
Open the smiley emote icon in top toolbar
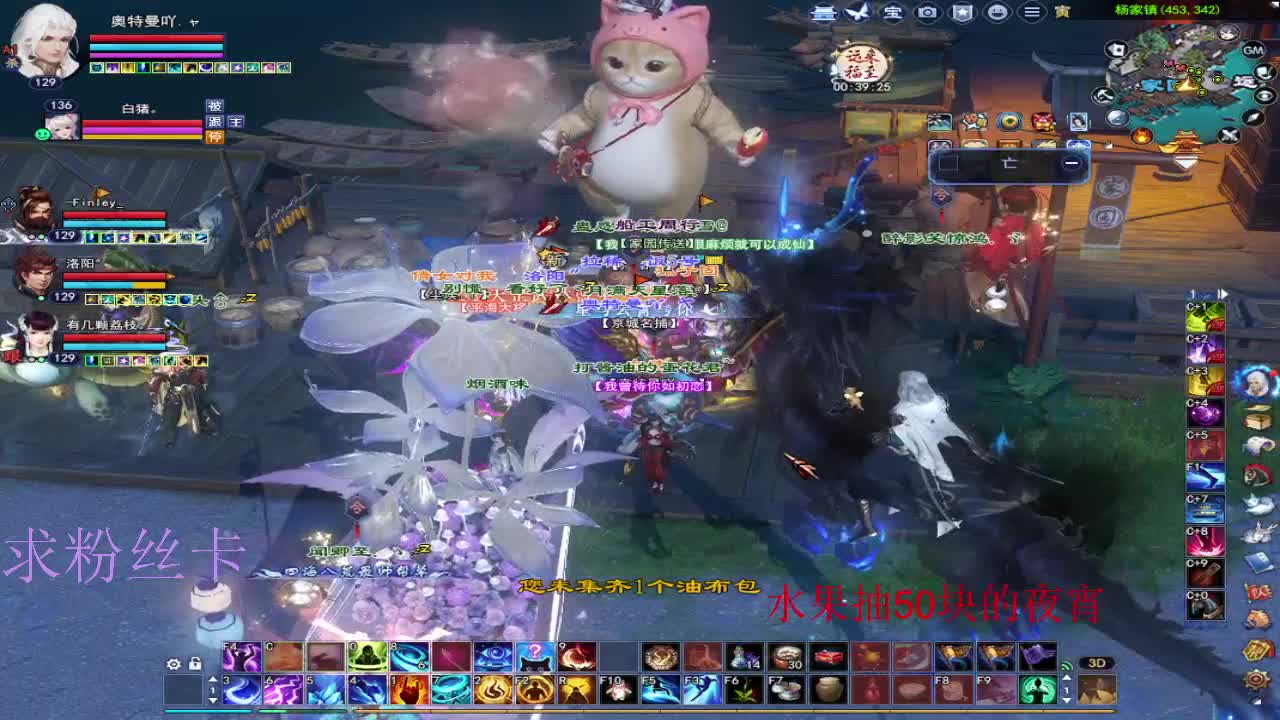(999, 13)
